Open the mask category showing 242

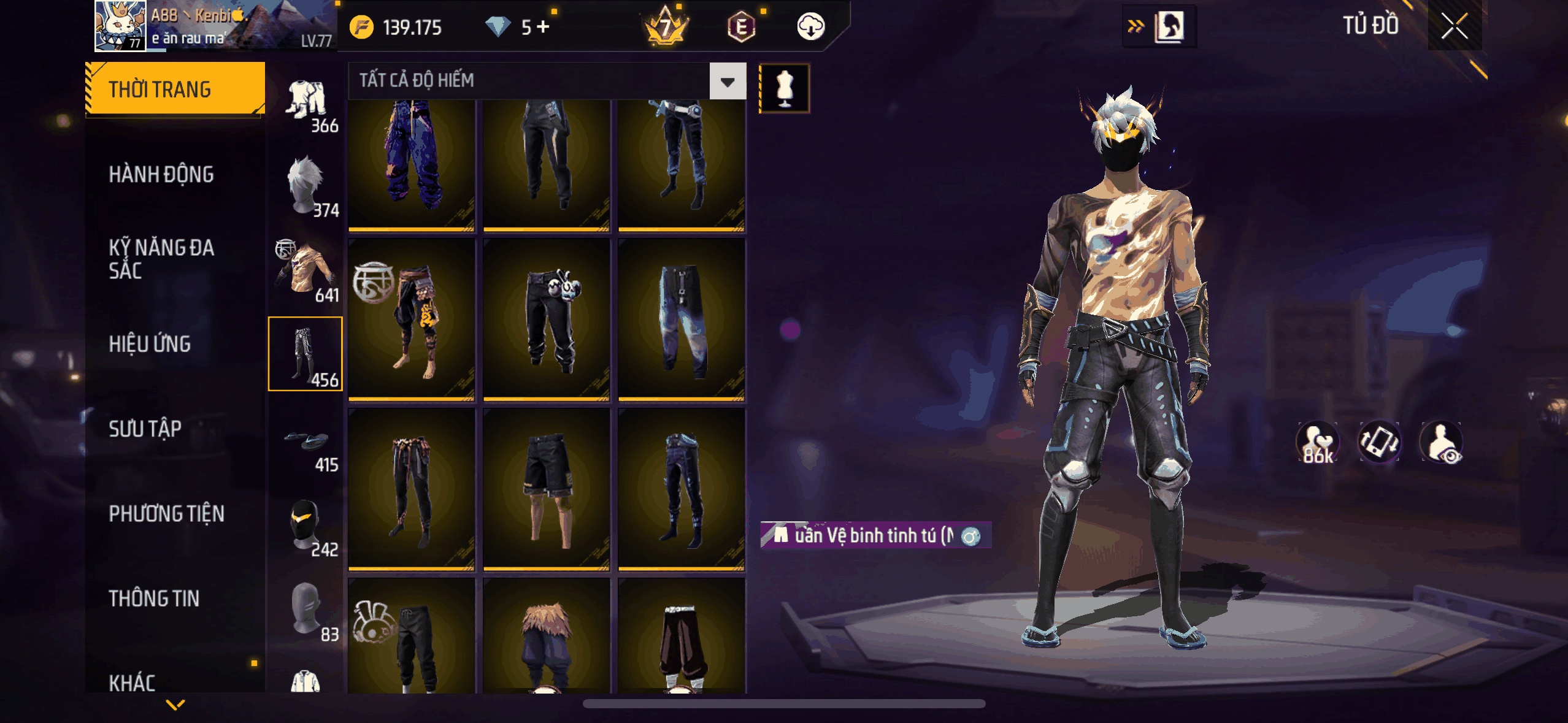pos(307,524)
